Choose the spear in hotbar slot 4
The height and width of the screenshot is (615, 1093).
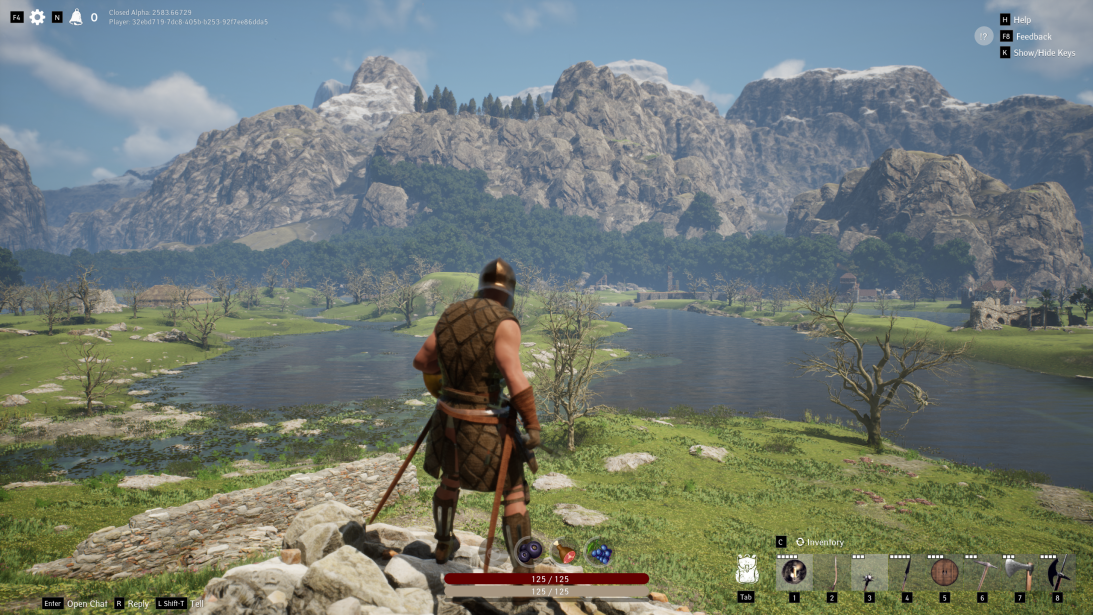click(907, 572)
